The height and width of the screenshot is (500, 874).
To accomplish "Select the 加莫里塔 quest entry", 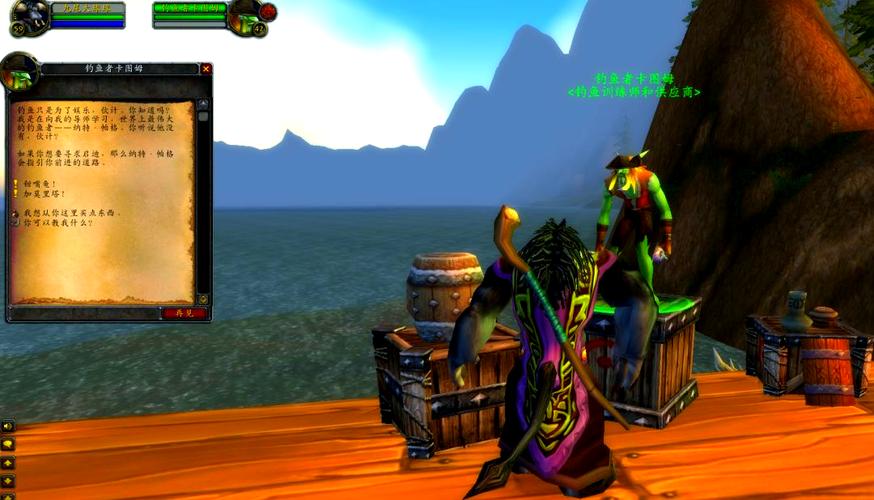I will (41, 195).
